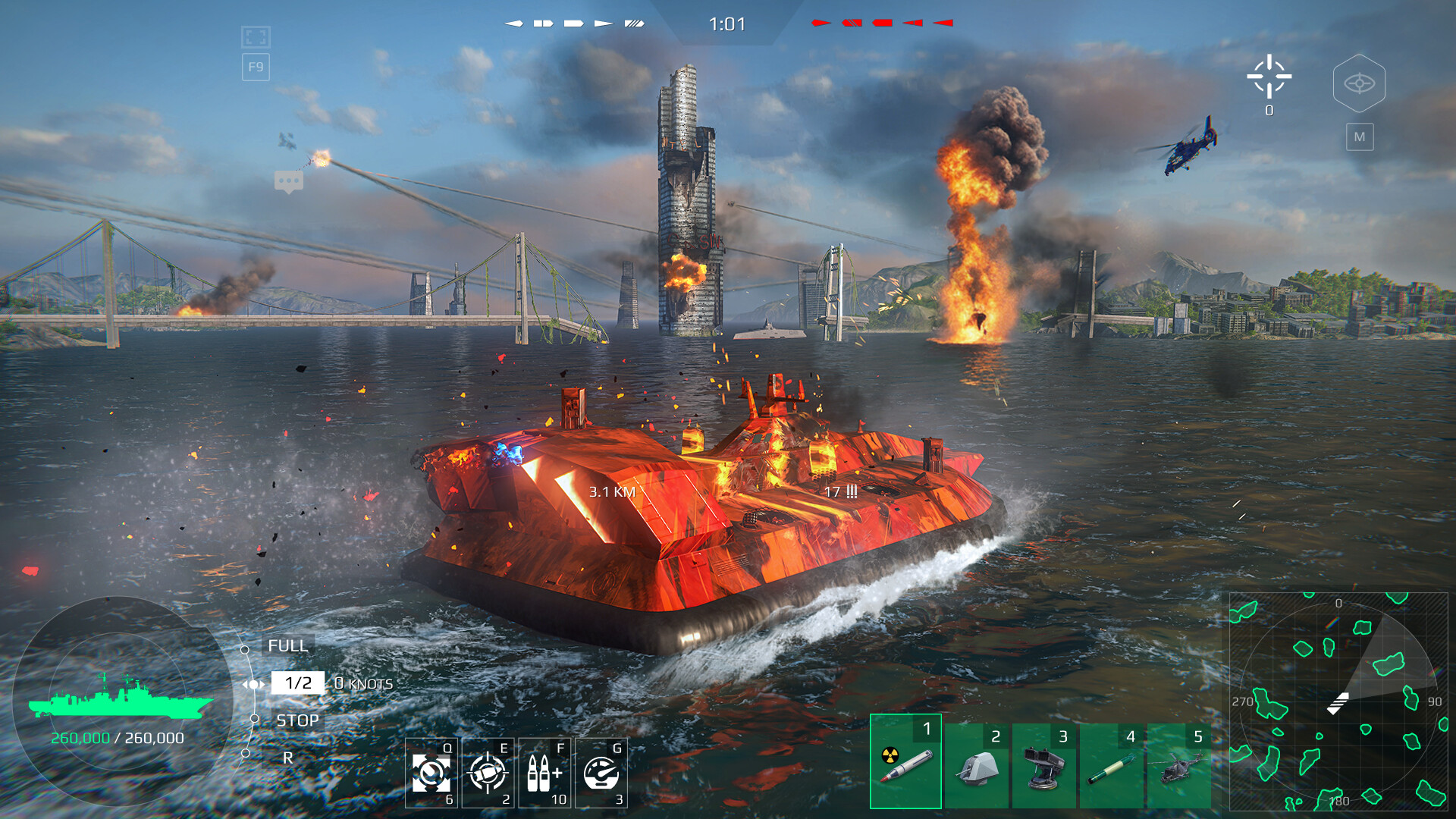Activate the ammo boost consumable
The height and width of the screenshot is (819, 1456).
click(544, 773)
